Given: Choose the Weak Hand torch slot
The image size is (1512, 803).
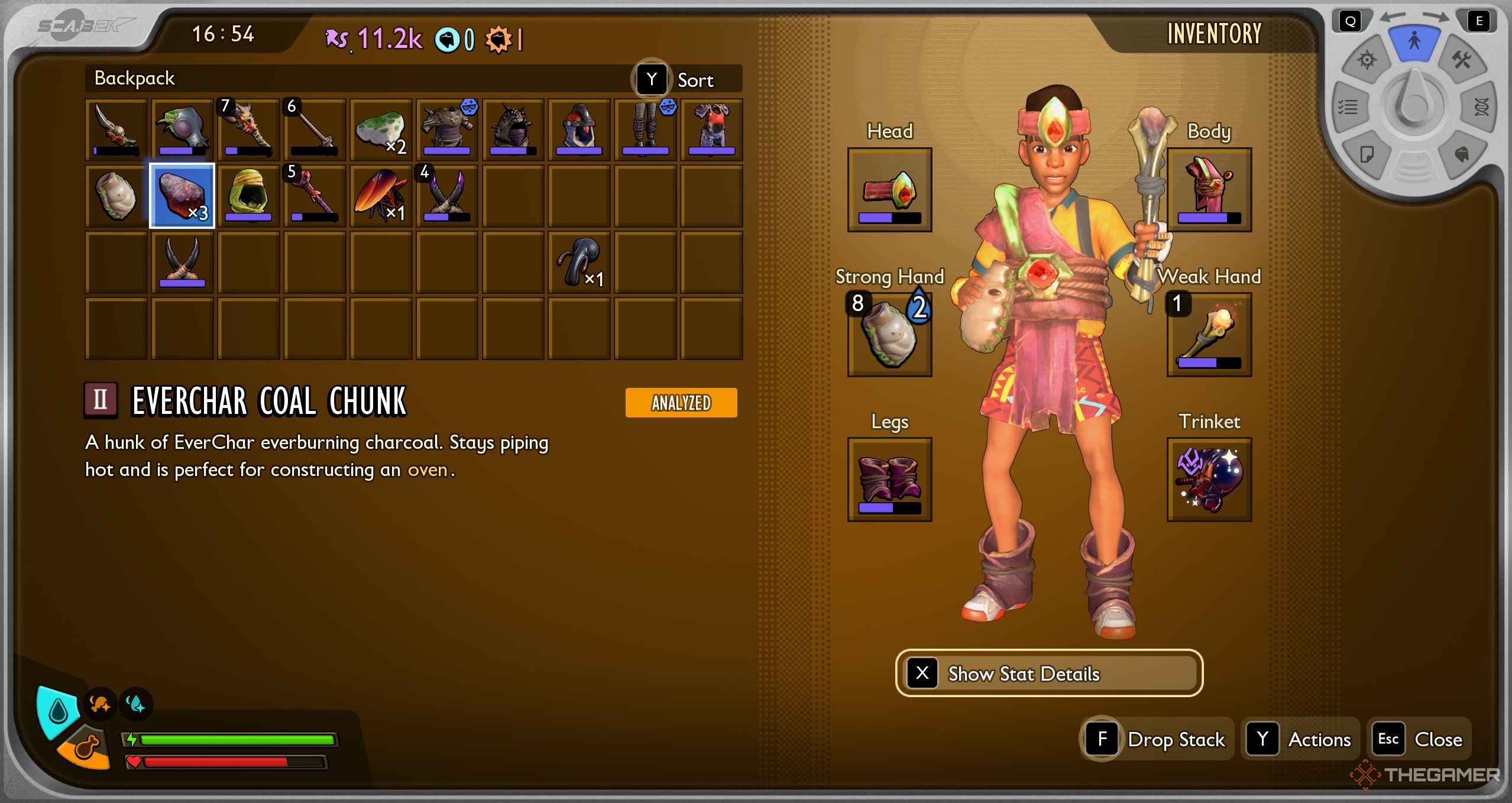Looking at the screenshot, I should [x=1209, y=335].
